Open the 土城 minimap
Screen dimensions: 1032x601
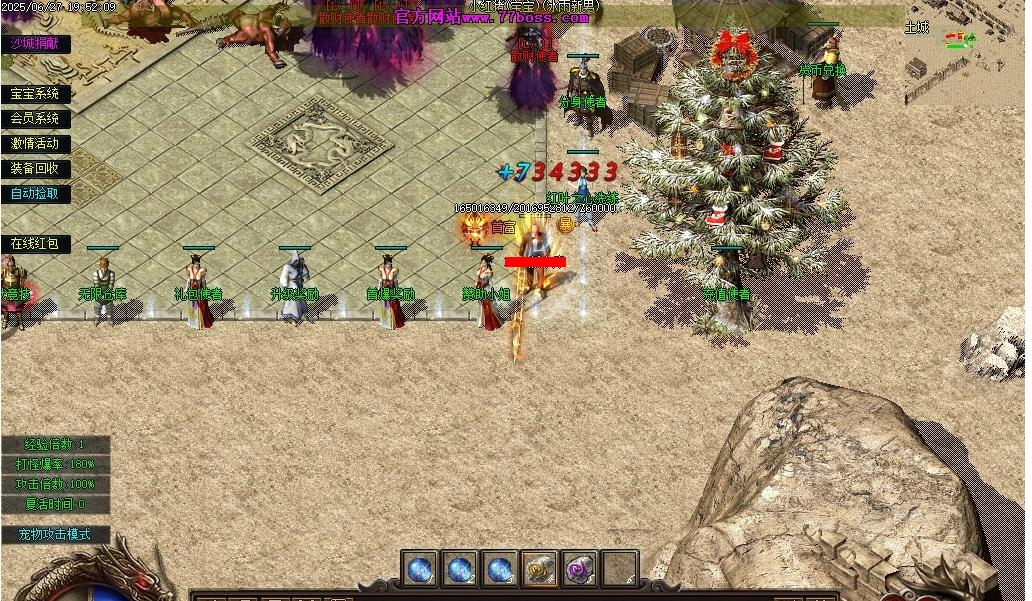pyautogui.click(x=963, y=58)
